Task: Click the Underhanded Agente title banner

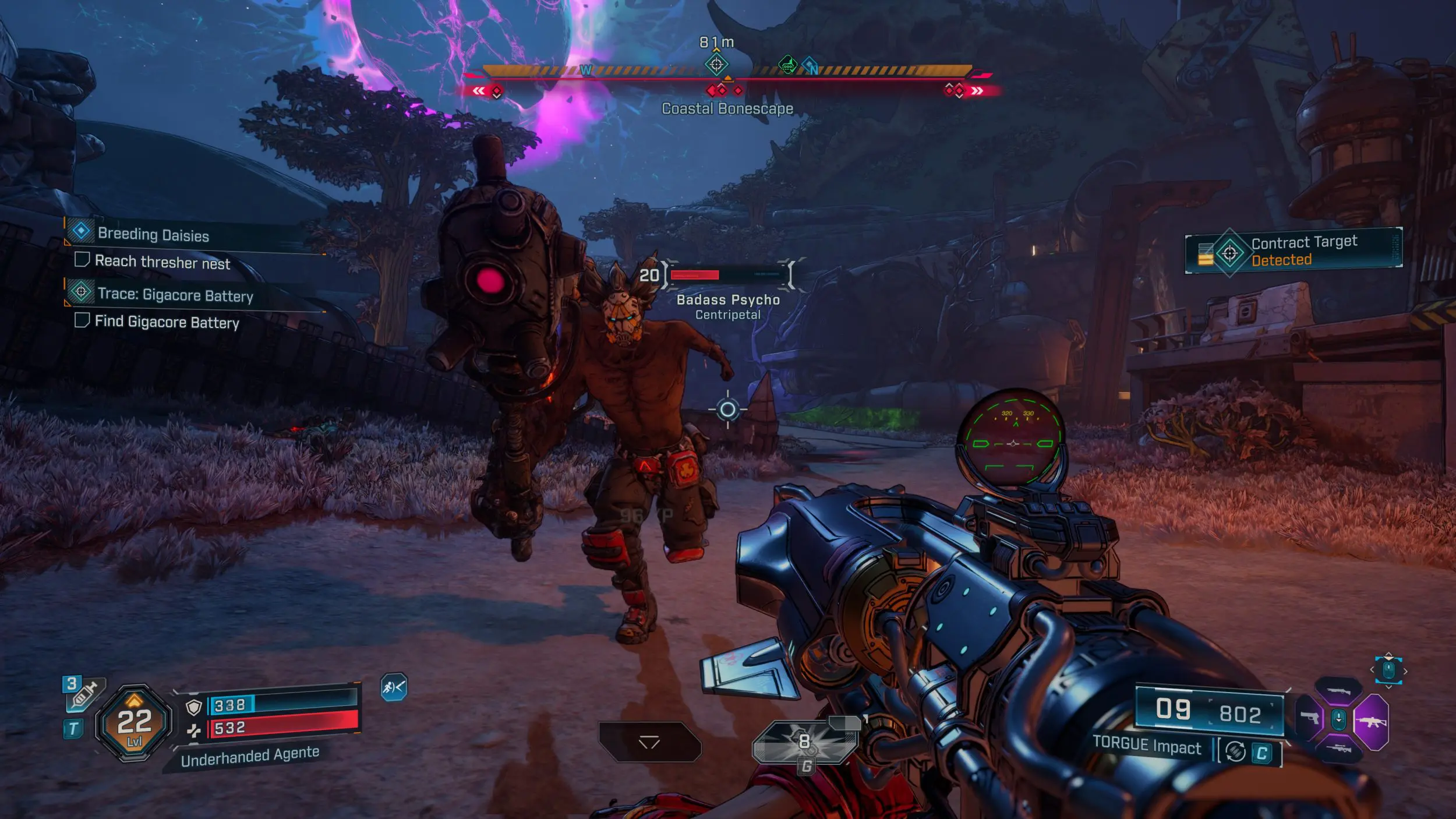Action: [x=249, y=756]
